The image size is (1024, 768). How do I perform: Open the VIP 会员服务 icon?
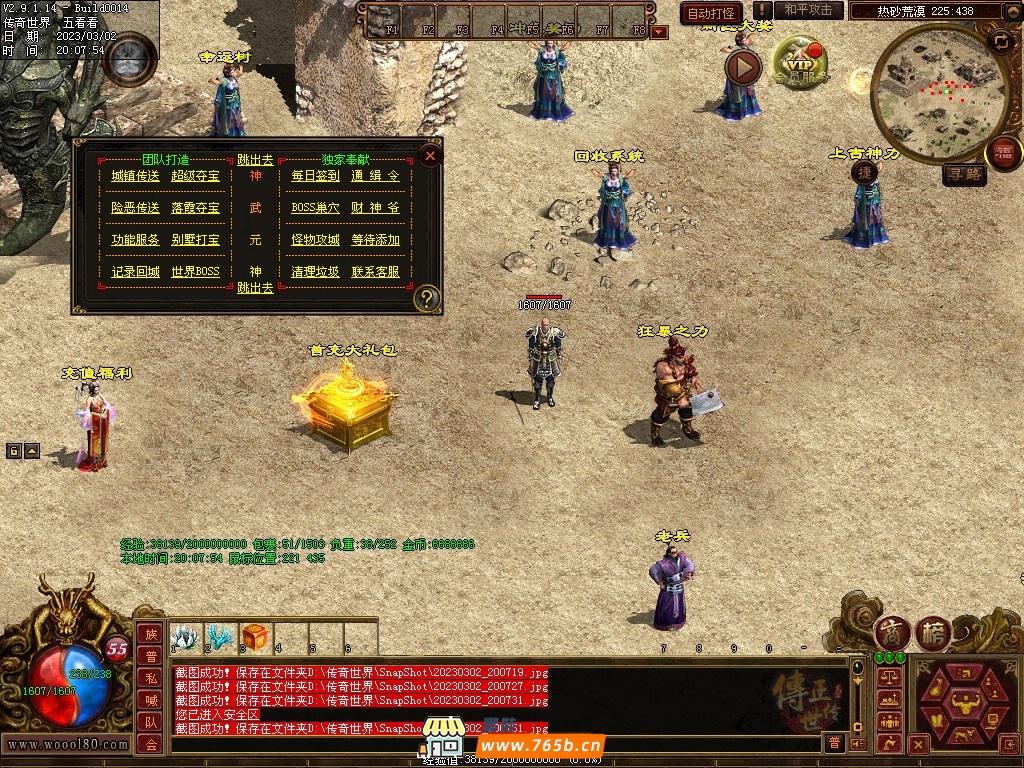click(799, 65)
